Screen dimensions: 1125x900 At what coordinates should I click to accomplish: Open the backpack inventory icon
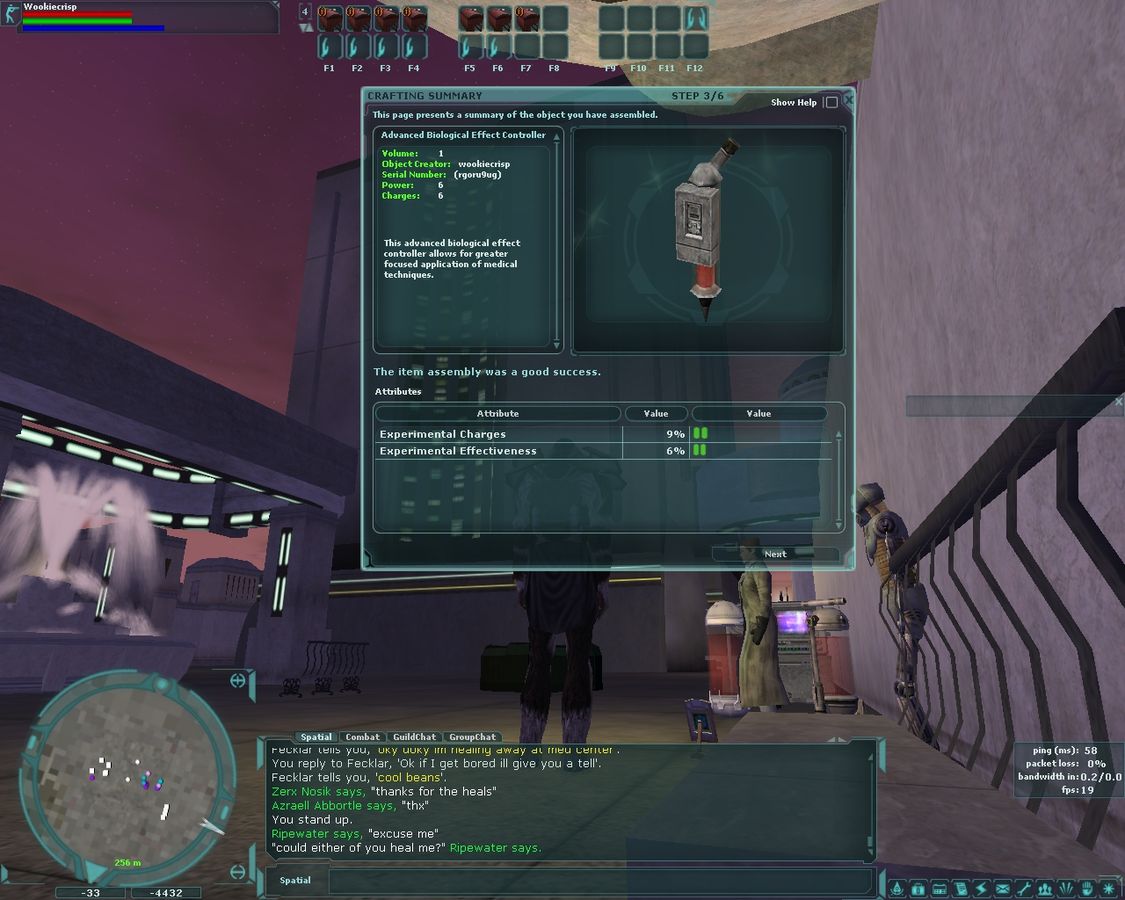(x=917, y=888)
